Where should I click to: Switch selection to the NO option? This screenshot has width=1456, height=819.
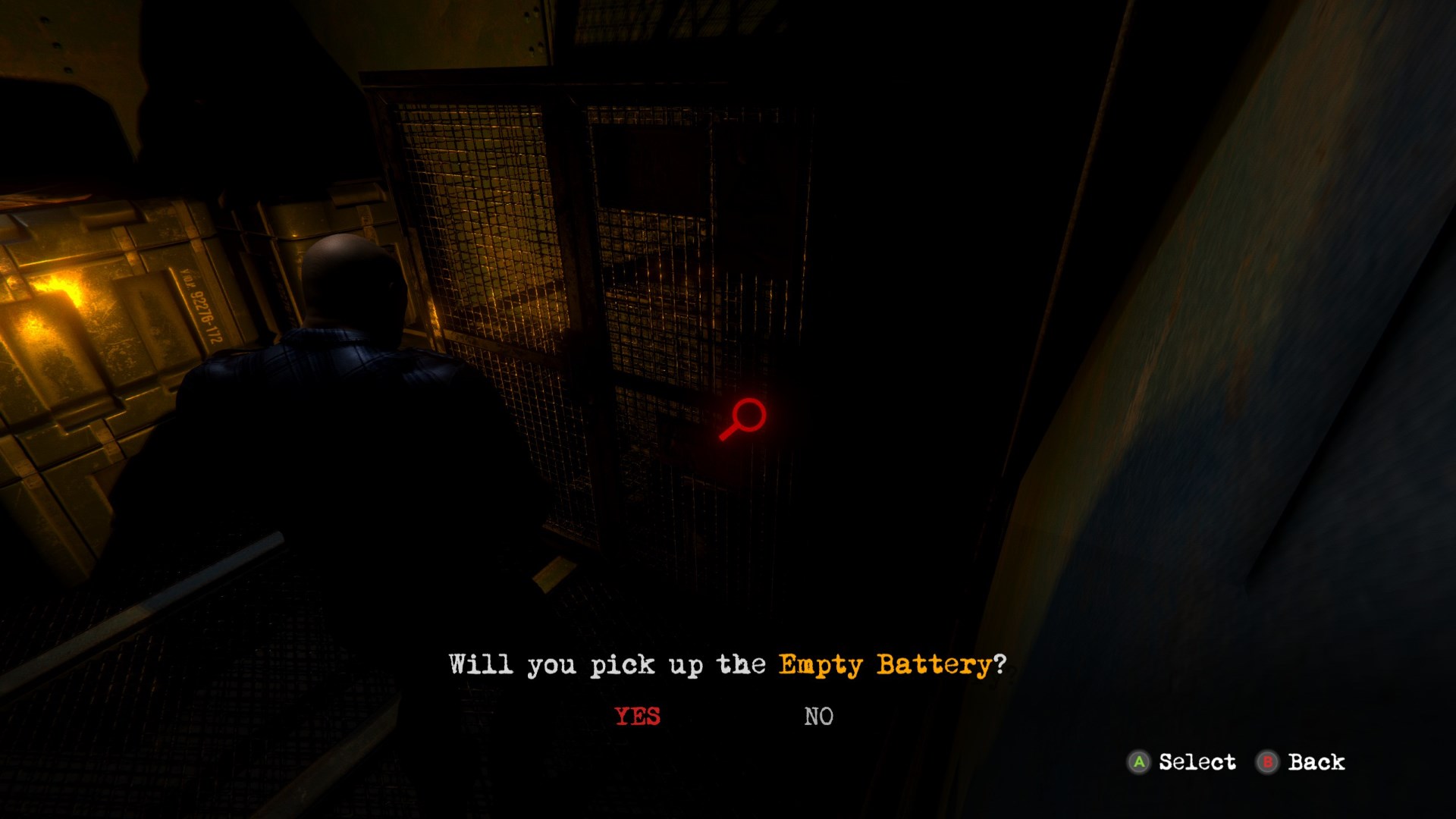(818, 714)
